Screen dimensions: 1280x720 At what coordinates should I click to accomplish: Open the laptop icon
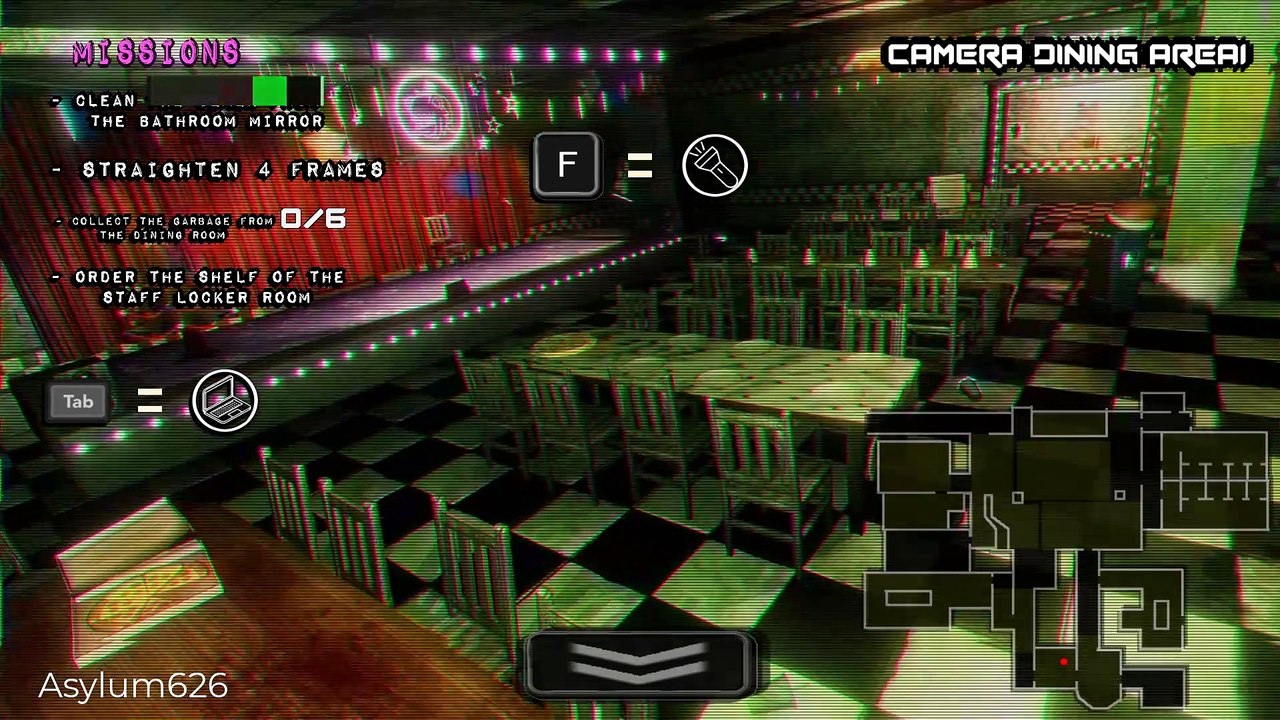pos(225,401)
